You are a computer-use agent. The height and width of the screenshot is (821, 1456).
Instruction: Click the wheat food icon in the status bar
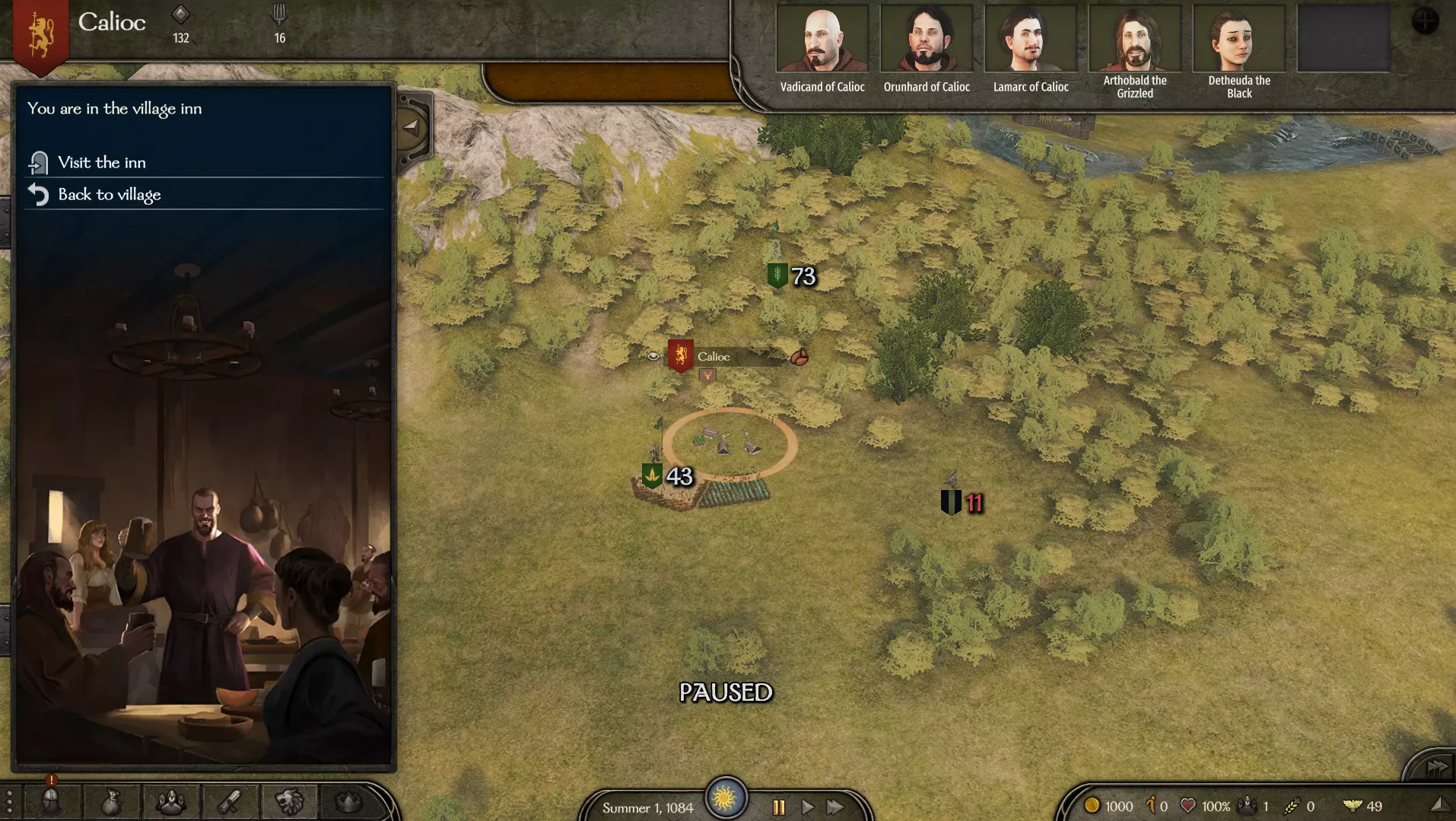pos(1291,807)
